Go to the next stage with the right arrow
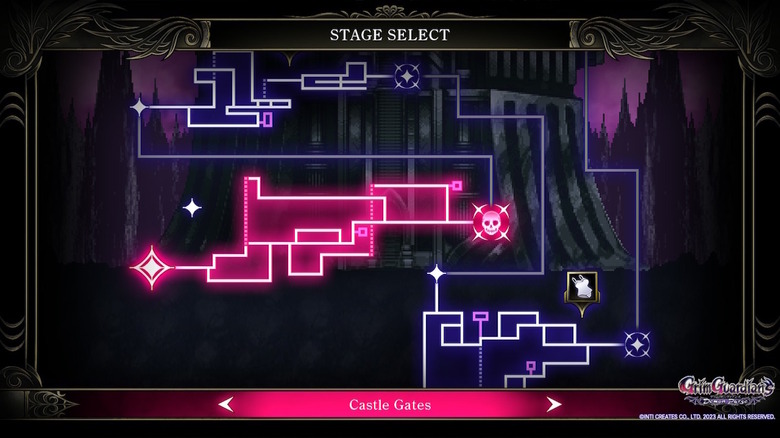This screenshot has height=438, width=780. pos(553,404)
